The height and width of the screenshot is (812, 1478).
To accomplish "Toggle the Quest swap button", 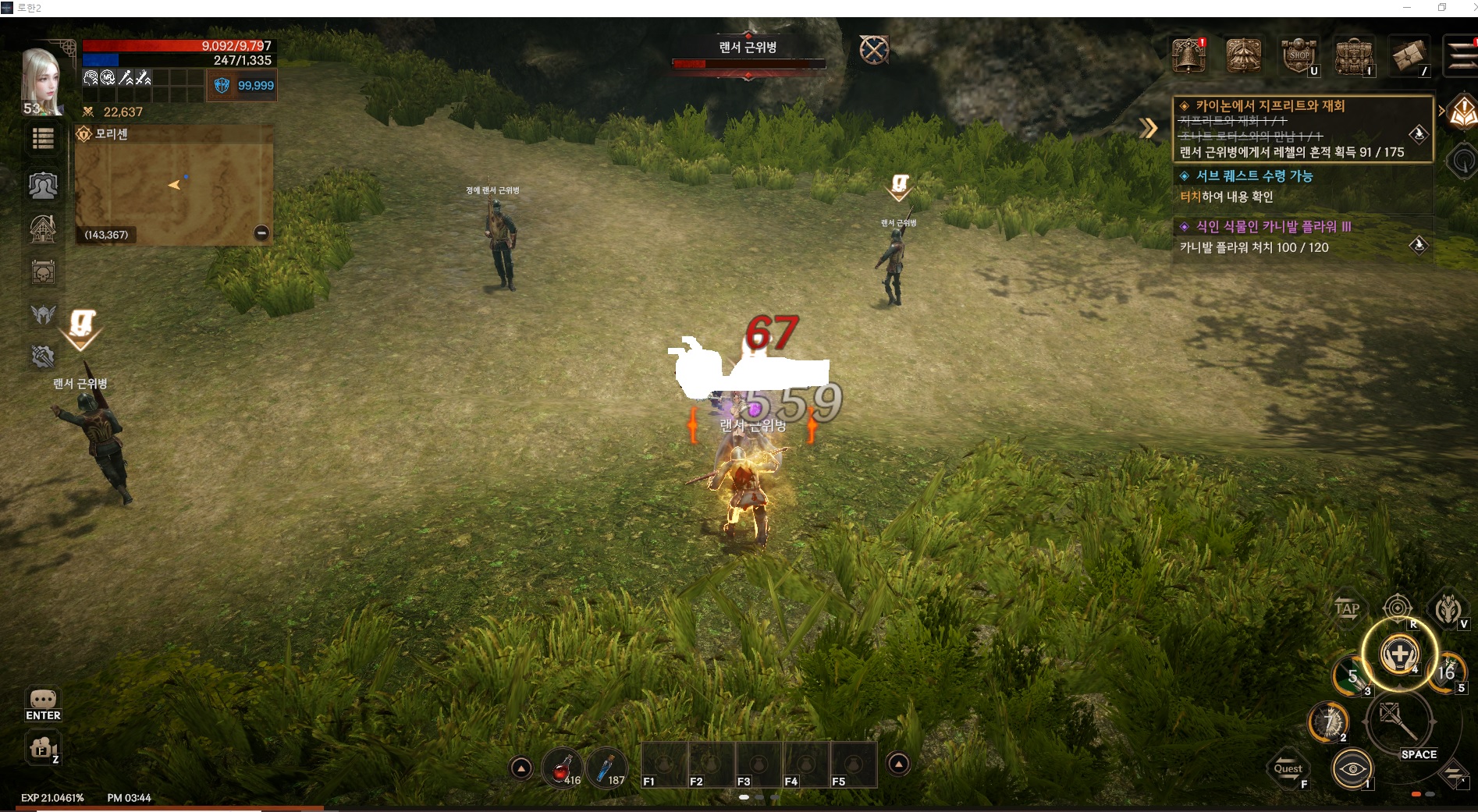I will [x=1288, y=769].
